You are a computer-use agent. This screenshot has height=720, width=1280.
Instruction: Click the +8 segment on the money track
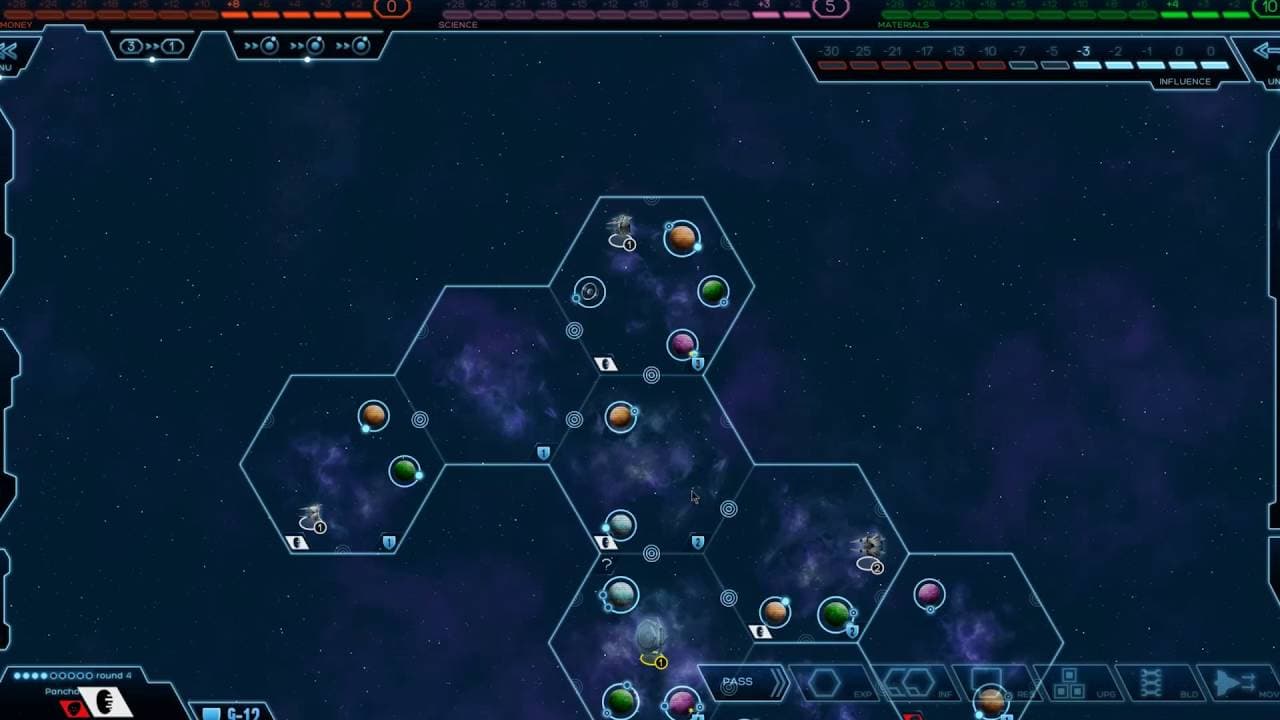(232, 12)
